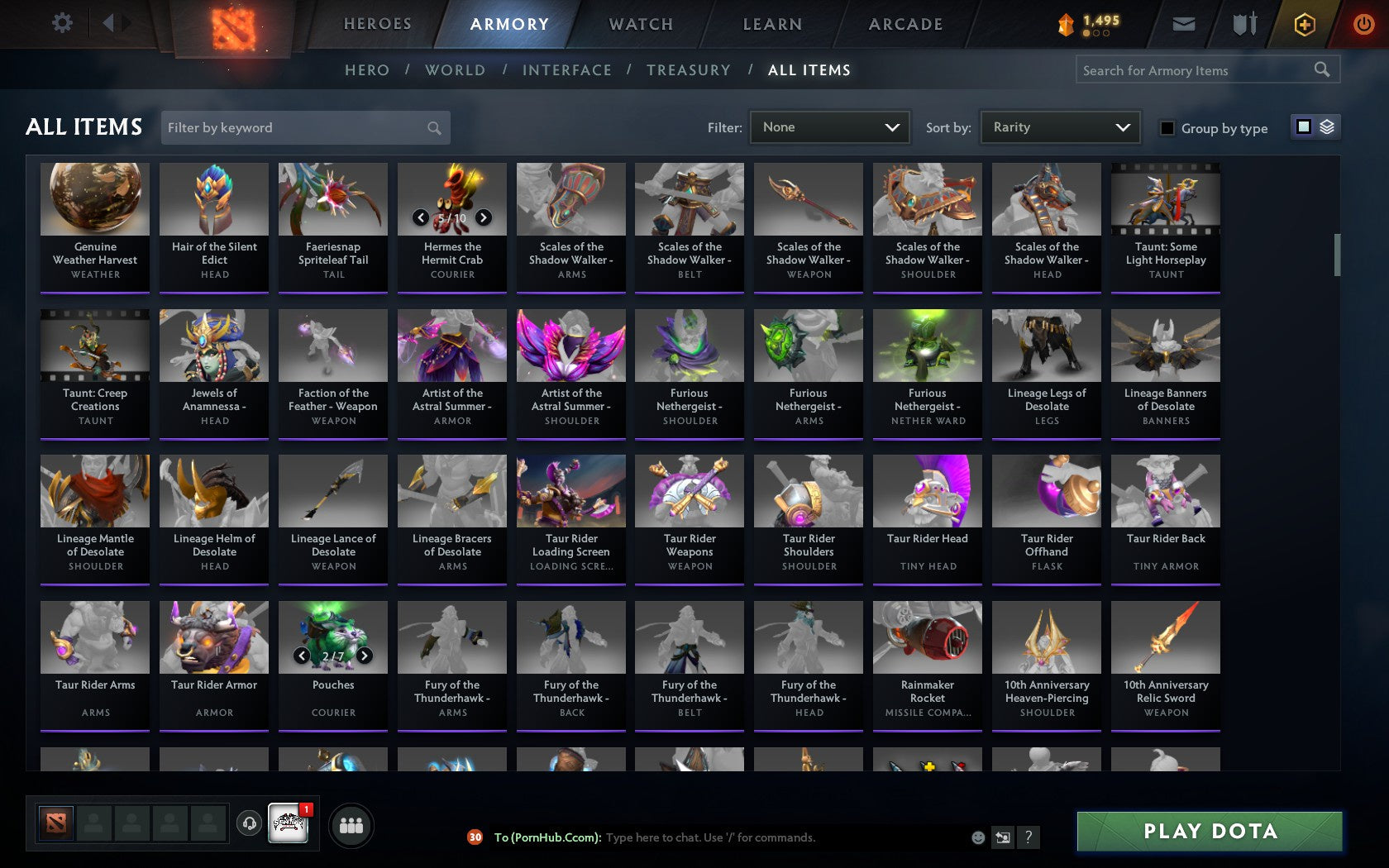Toggle the grid view style selector

(x=1302, y=127)
